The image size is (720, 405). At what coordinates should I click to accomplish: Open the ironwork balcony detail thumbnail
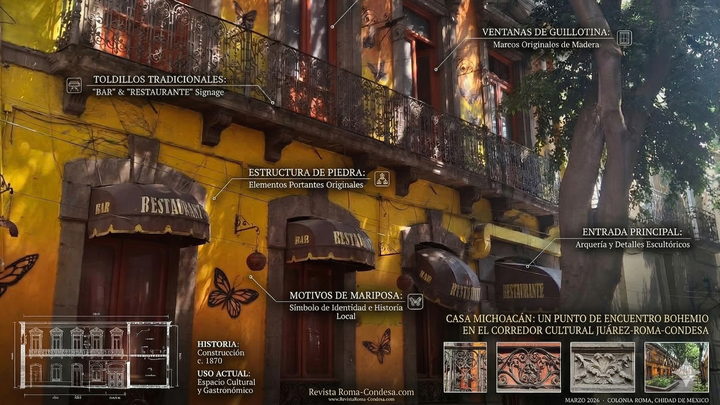(465, 367)
